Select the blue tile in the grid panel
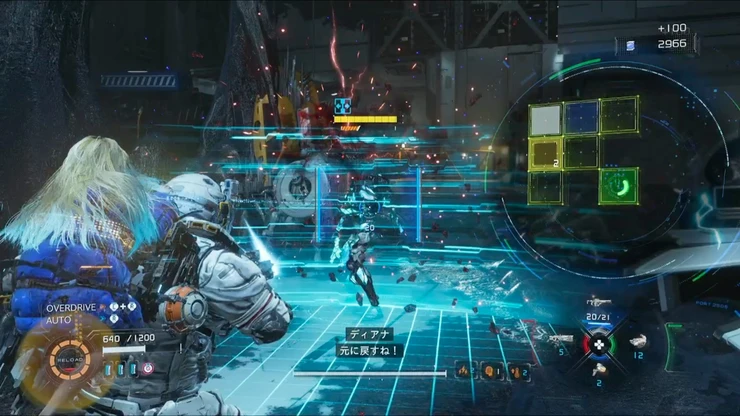 click(x=581, y=117)
